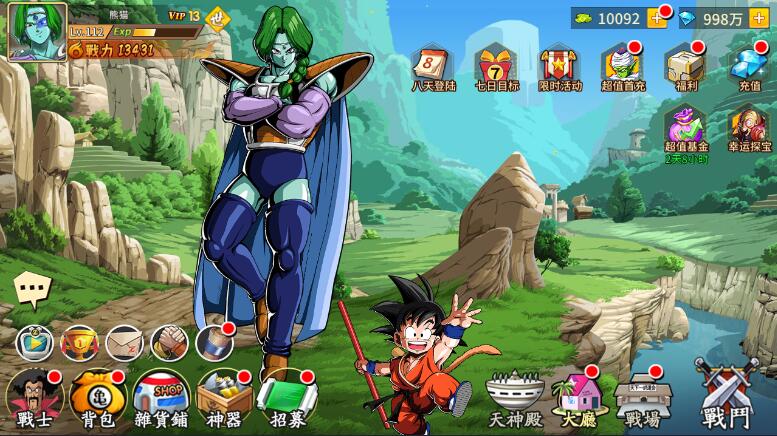777x436 pixels.
Task: Add diamonds with the plus button
Action: click(x=758, y=18)
